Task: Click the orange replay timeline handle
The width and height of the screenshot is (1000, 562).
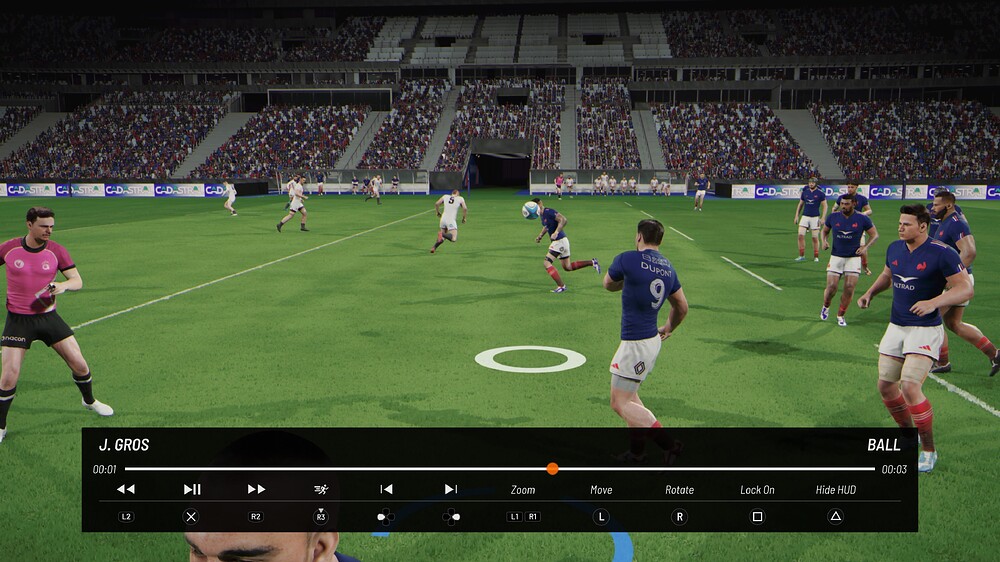Action: pyautogui.click(x=552, y=468)
